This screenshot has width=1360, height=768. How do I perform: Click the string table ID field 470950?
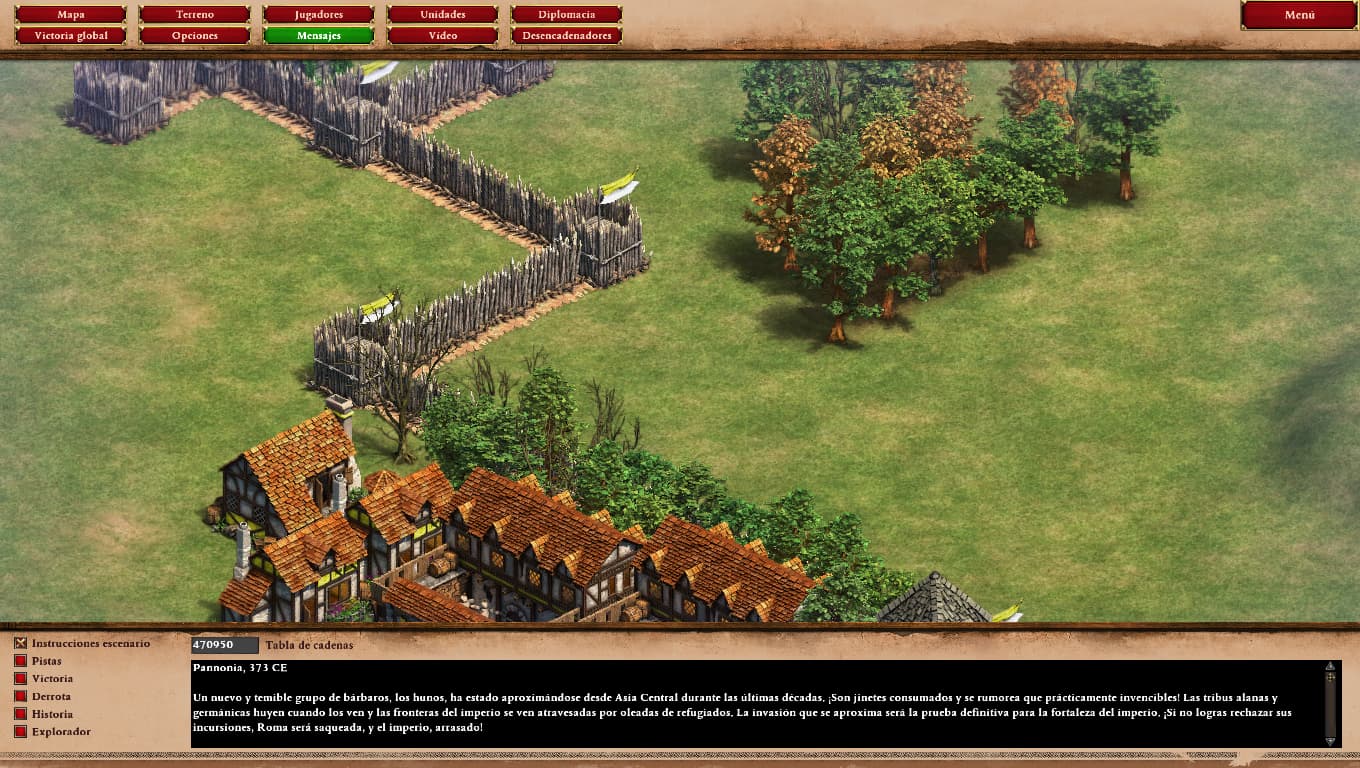tap(225, 645)
